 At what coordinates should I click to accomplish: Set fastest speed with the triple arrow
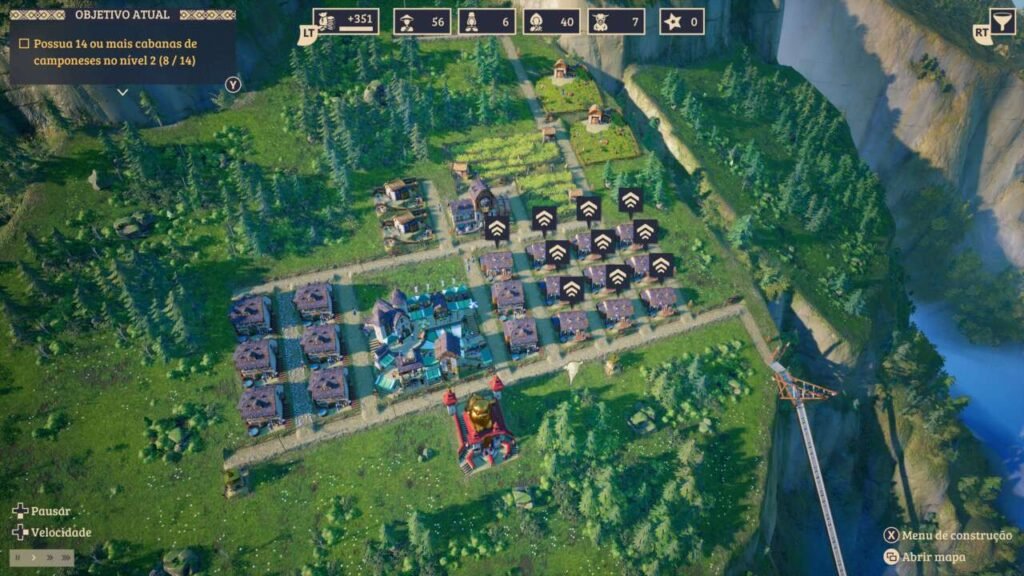[x=65, y=558]
